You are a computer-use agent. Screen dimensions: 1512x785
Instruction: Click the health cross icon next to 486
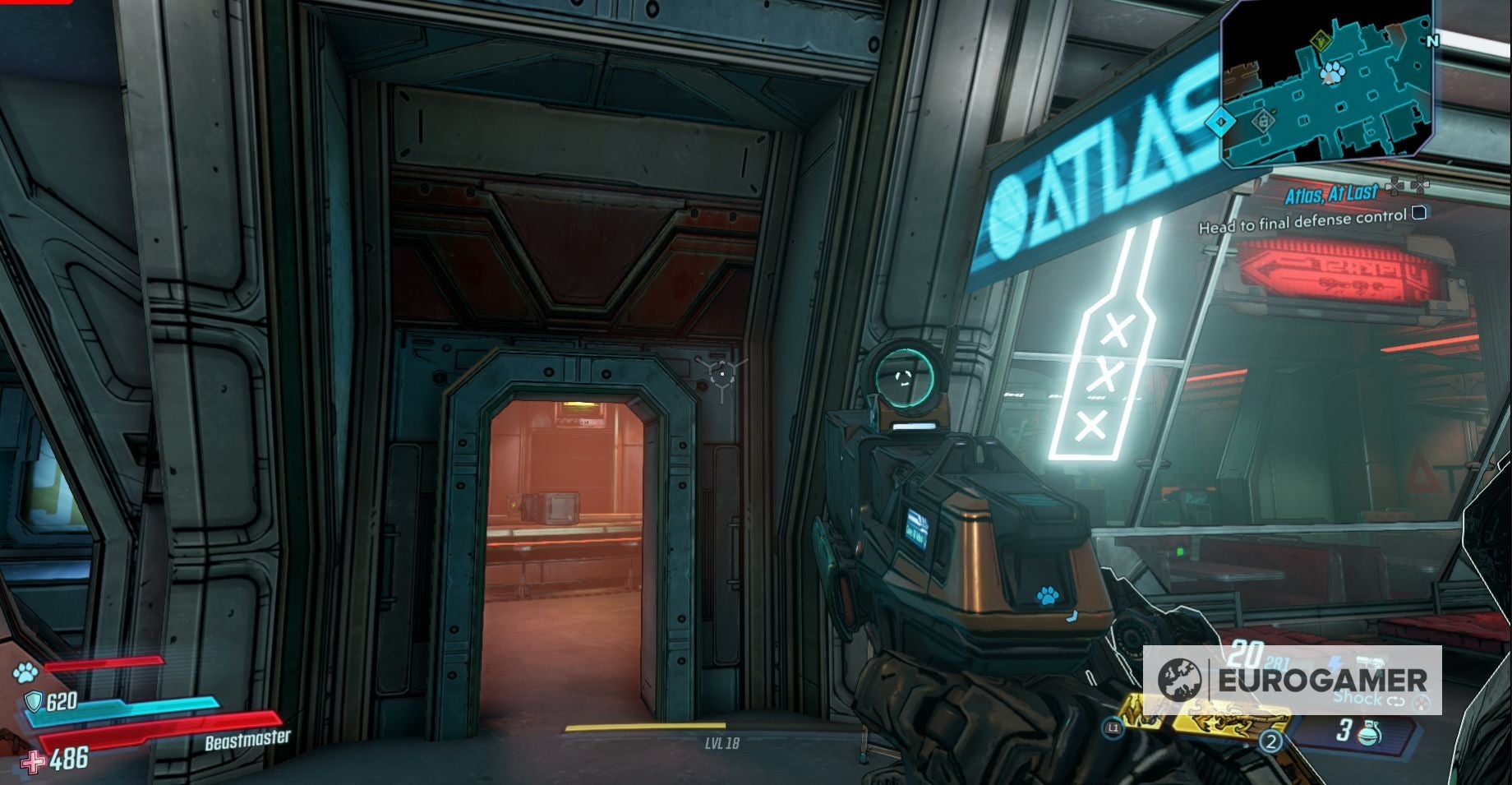[x=32, y=761]
